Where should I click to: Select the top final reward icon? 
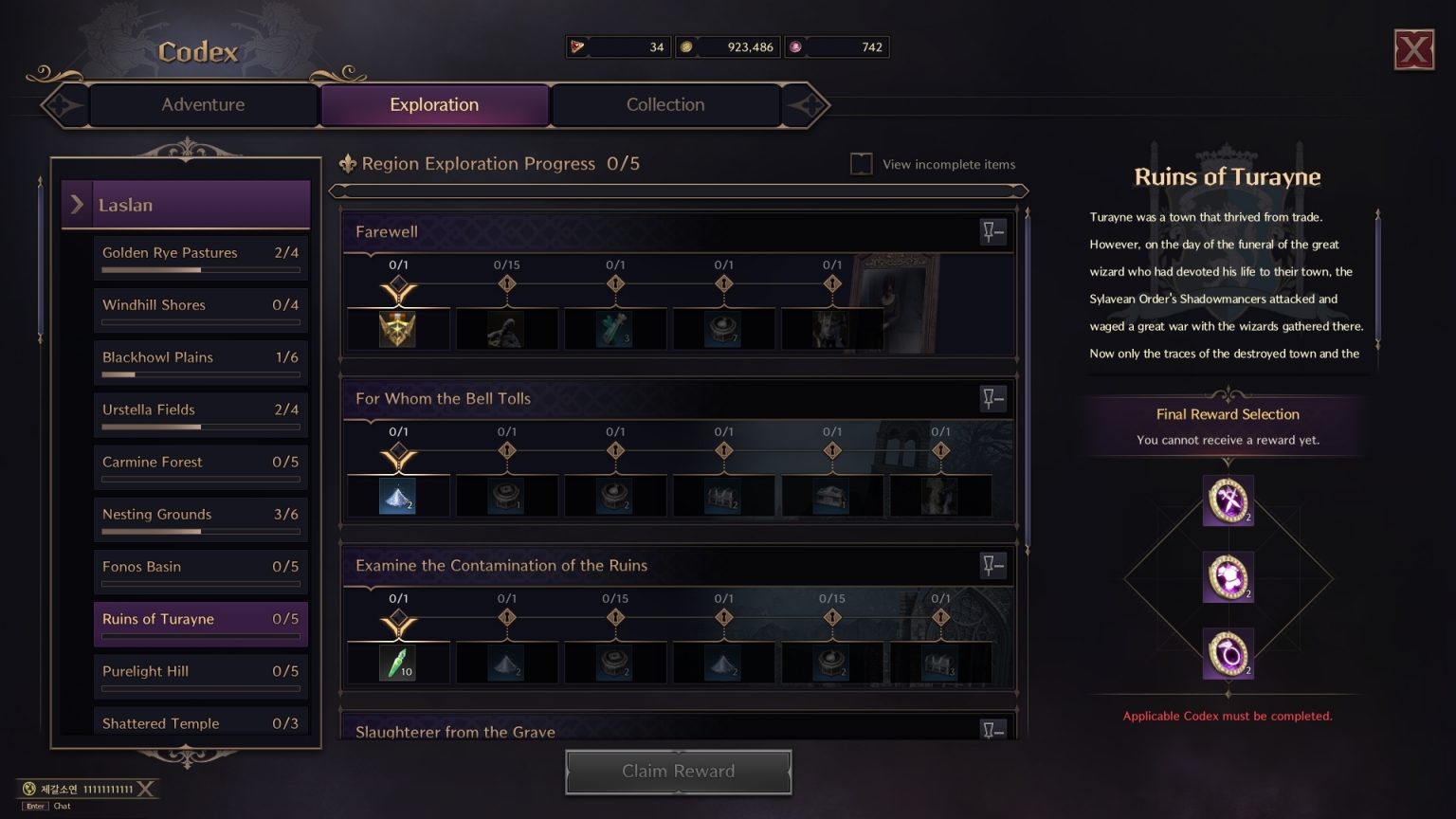point(1228,500)
